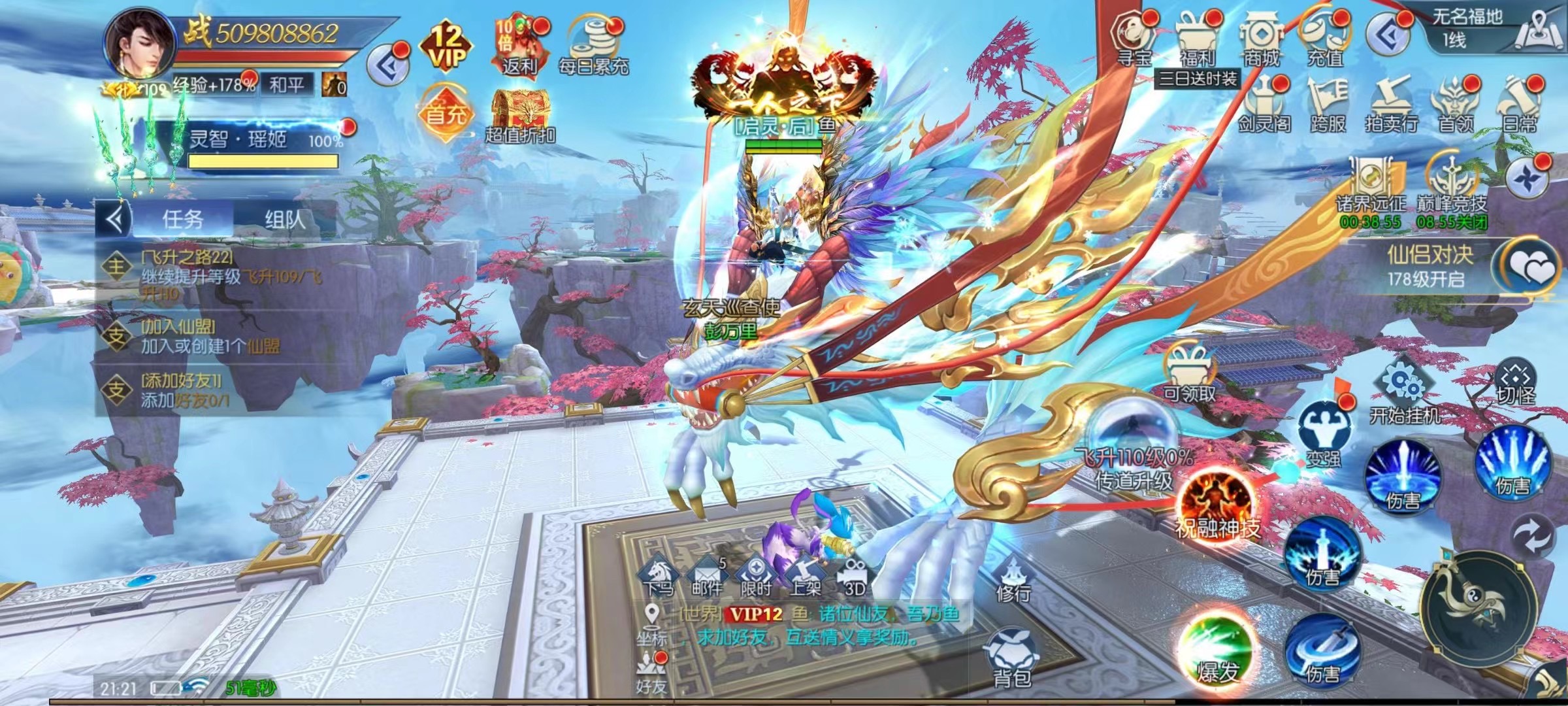The height and width of the screenshot is (706, 1568).
Task: Open the 商城 shop
Action: [x=1261, y=38]
